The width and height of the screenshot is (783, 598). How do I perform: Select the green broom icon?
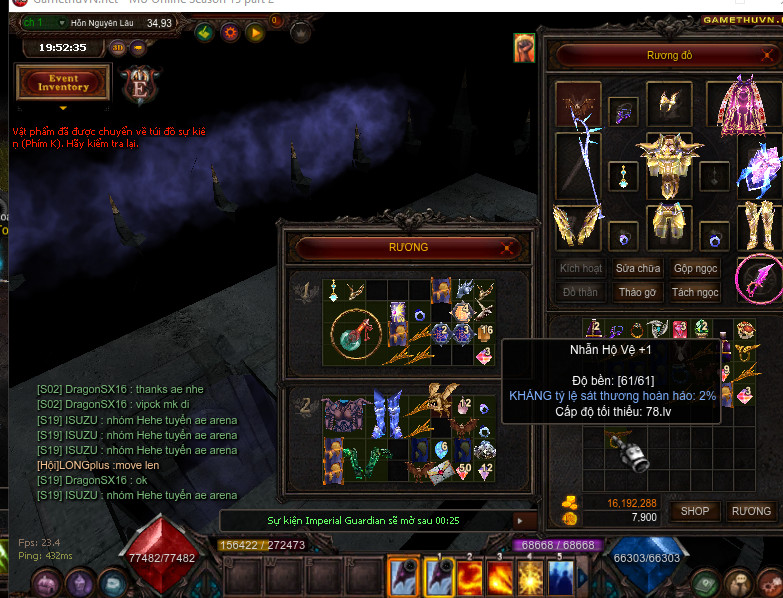pyautogui.click(x=204, y=33)
